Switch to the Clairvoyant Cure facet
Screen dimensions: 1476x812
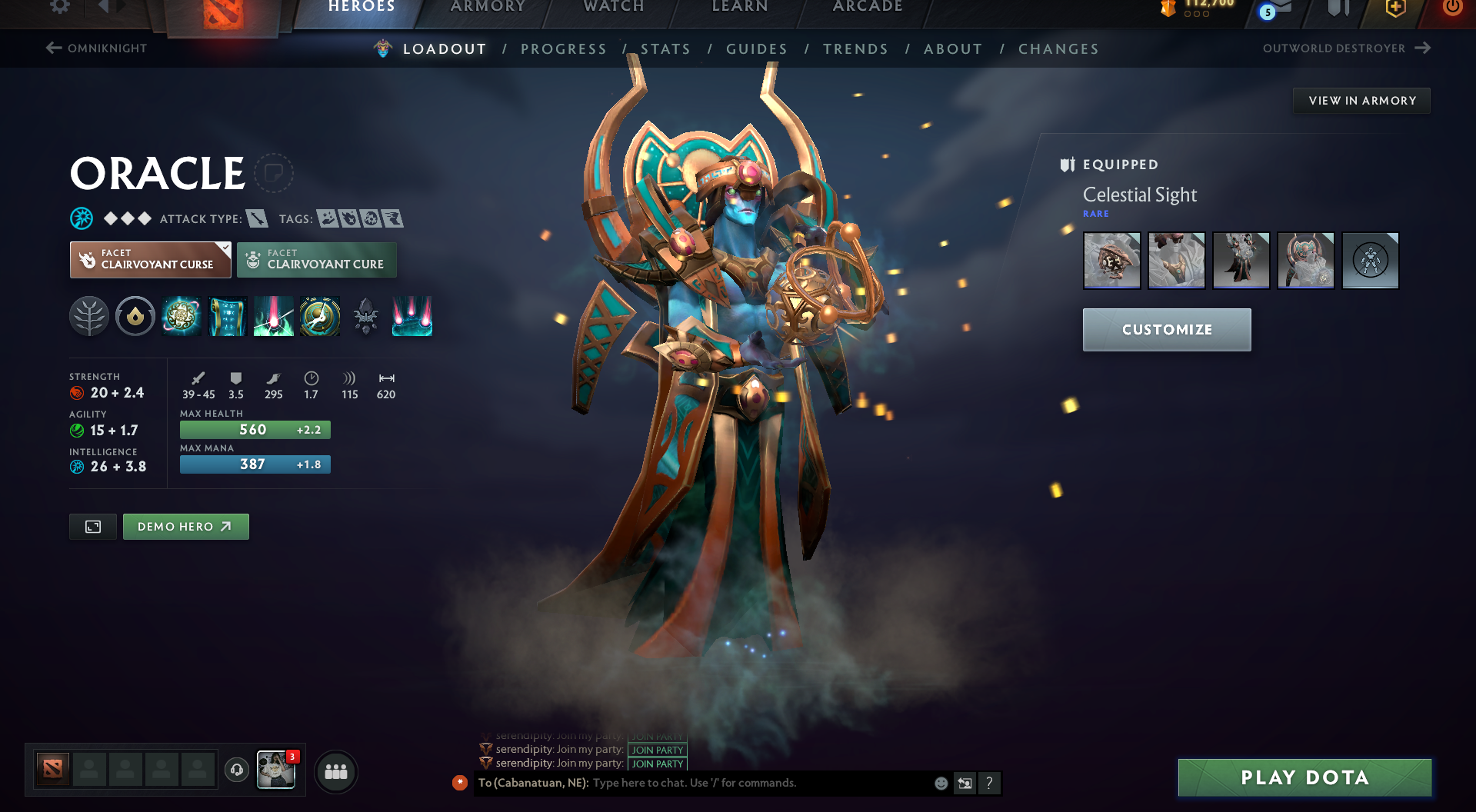316,259
